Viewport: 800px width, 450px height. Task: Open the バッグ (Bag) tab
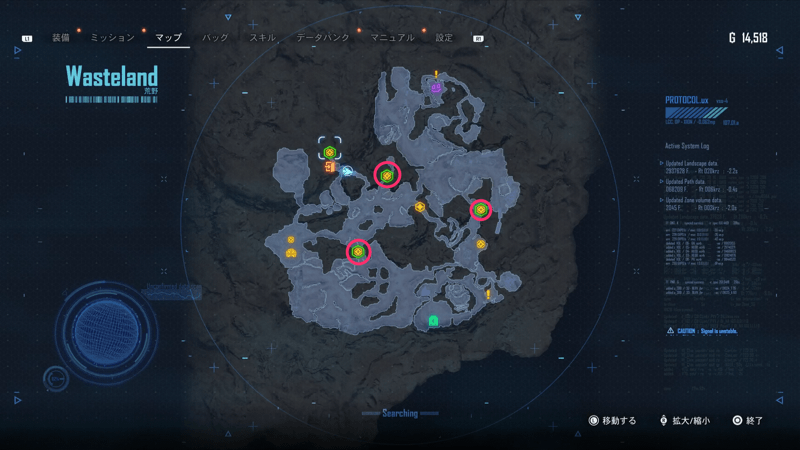pyautogui.click(x=215, y=38)
